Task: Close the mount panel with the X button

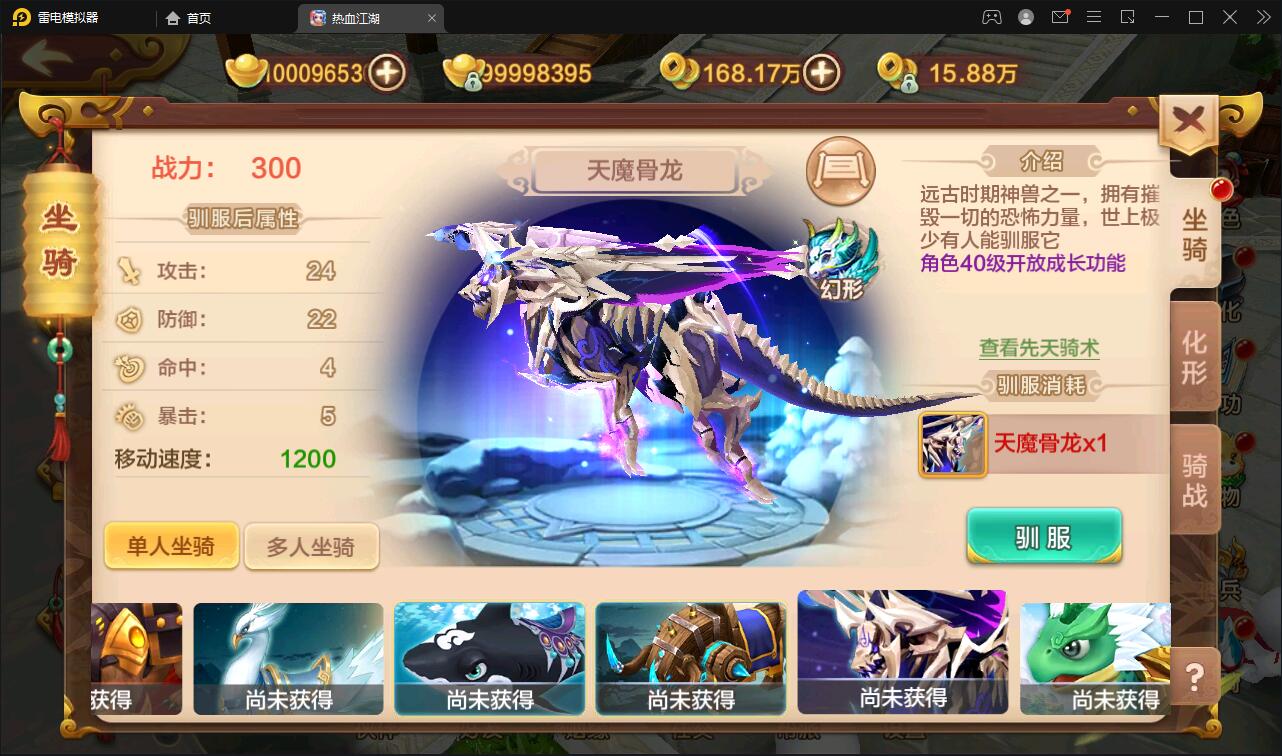Action: (x=1189, y=117)
